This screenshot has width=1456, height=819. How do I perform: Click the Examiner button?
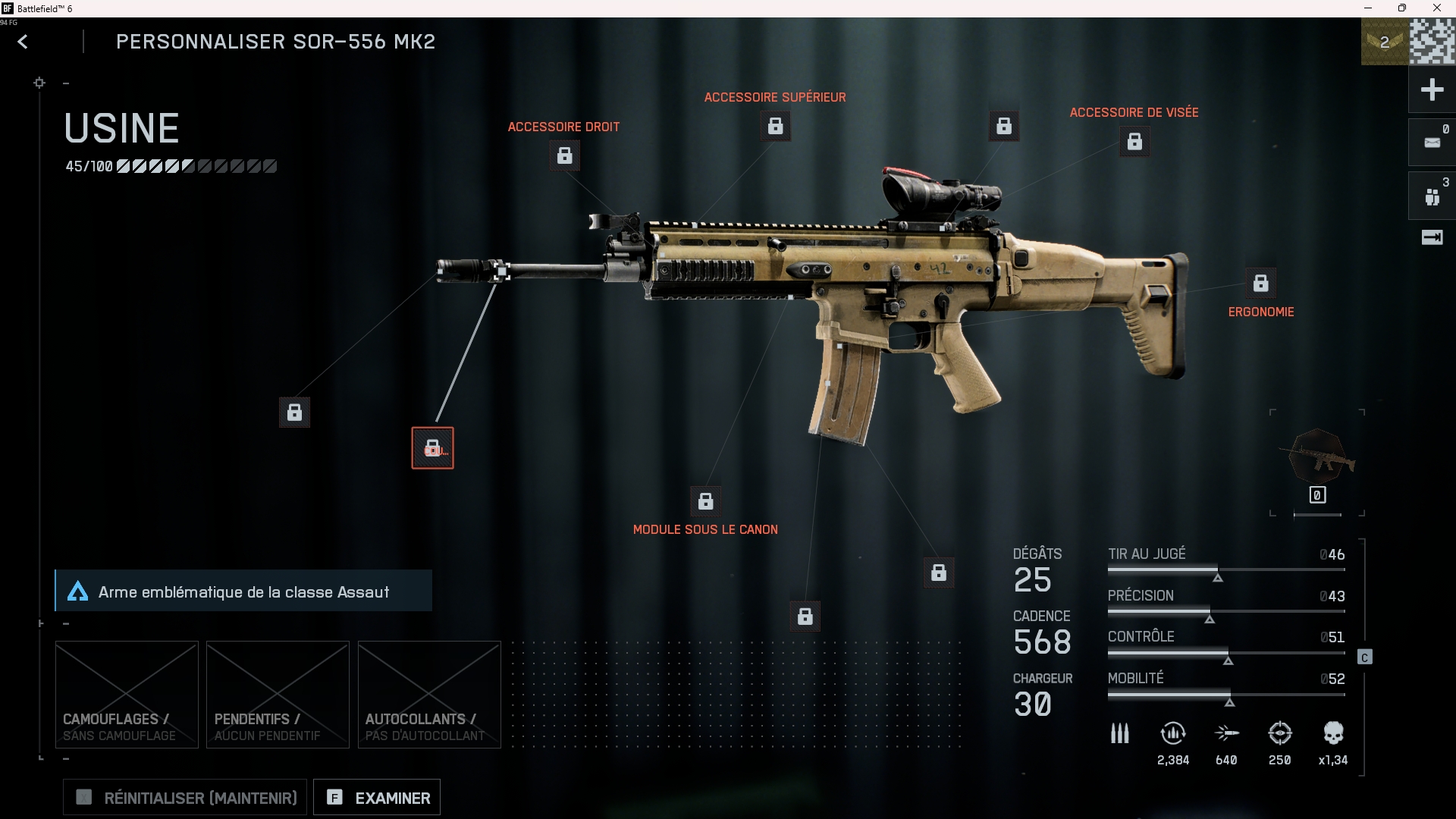(377, 798)
